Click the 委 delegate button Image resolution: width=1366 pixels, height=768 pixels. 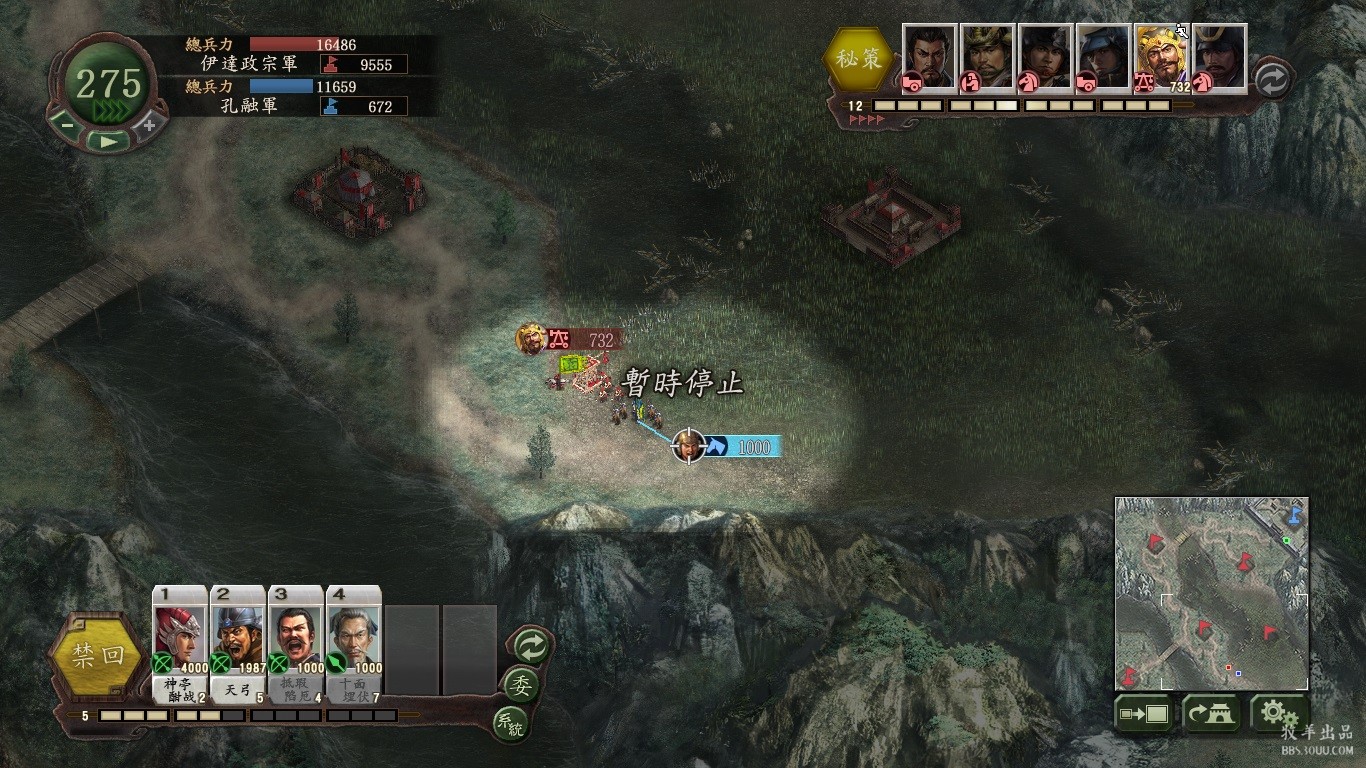521,685
